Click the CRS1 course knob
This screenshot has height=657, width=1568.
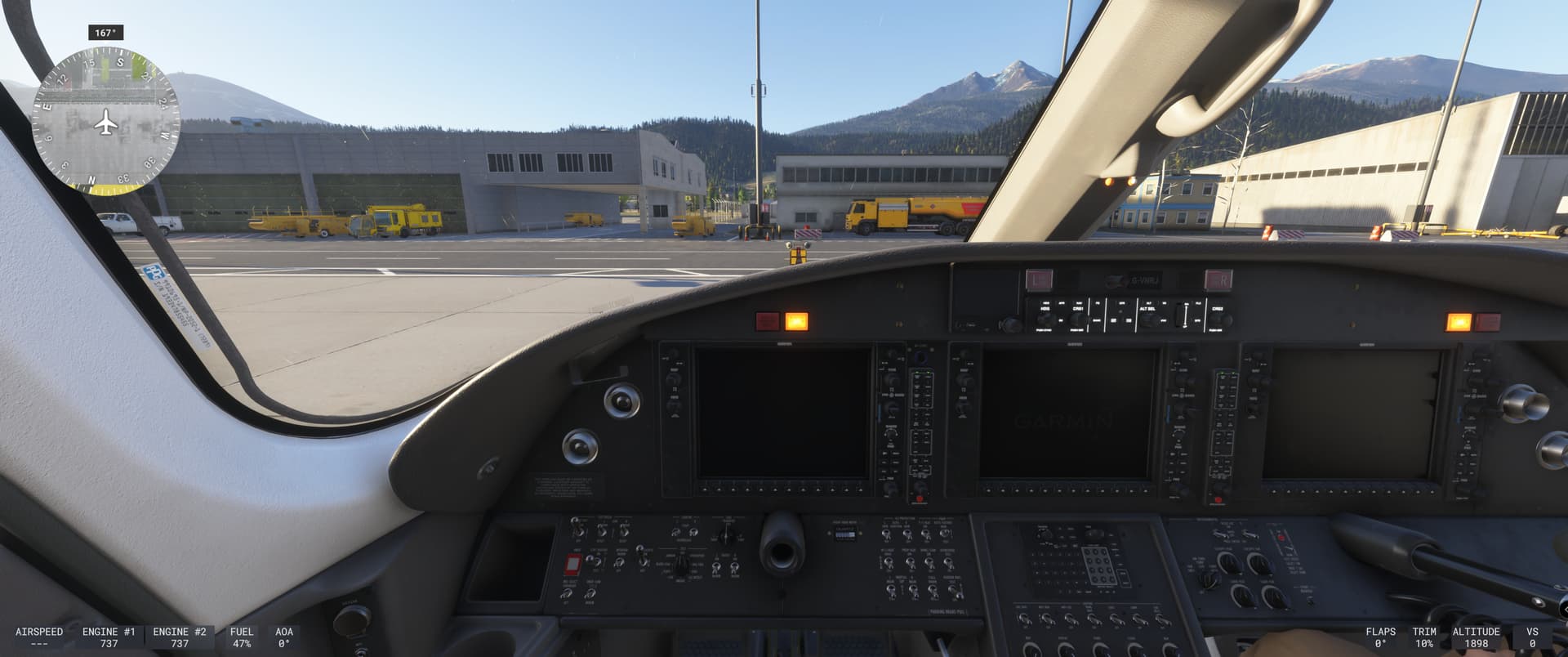pos(1079,320)
